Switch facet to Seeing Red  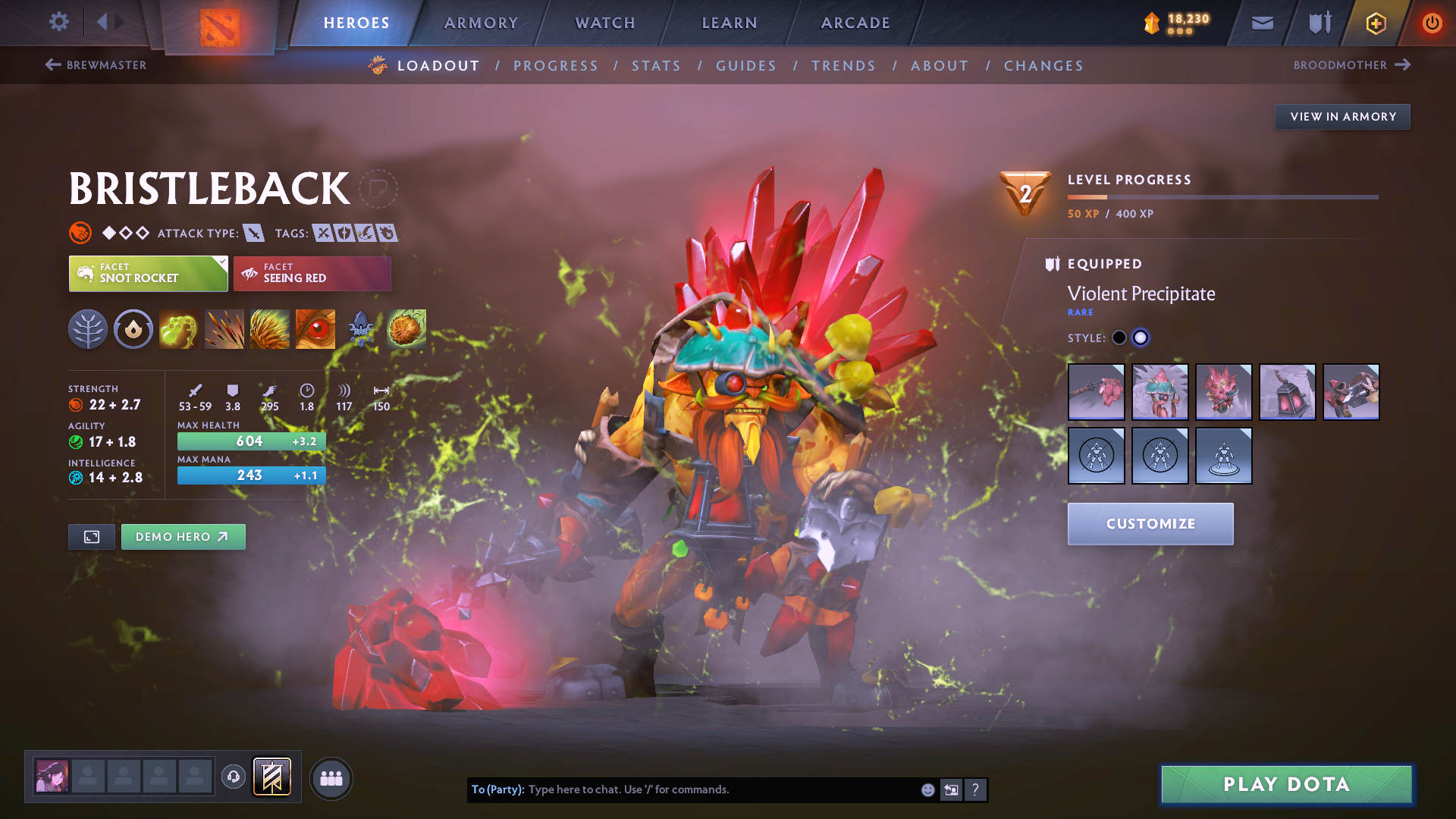312,273
